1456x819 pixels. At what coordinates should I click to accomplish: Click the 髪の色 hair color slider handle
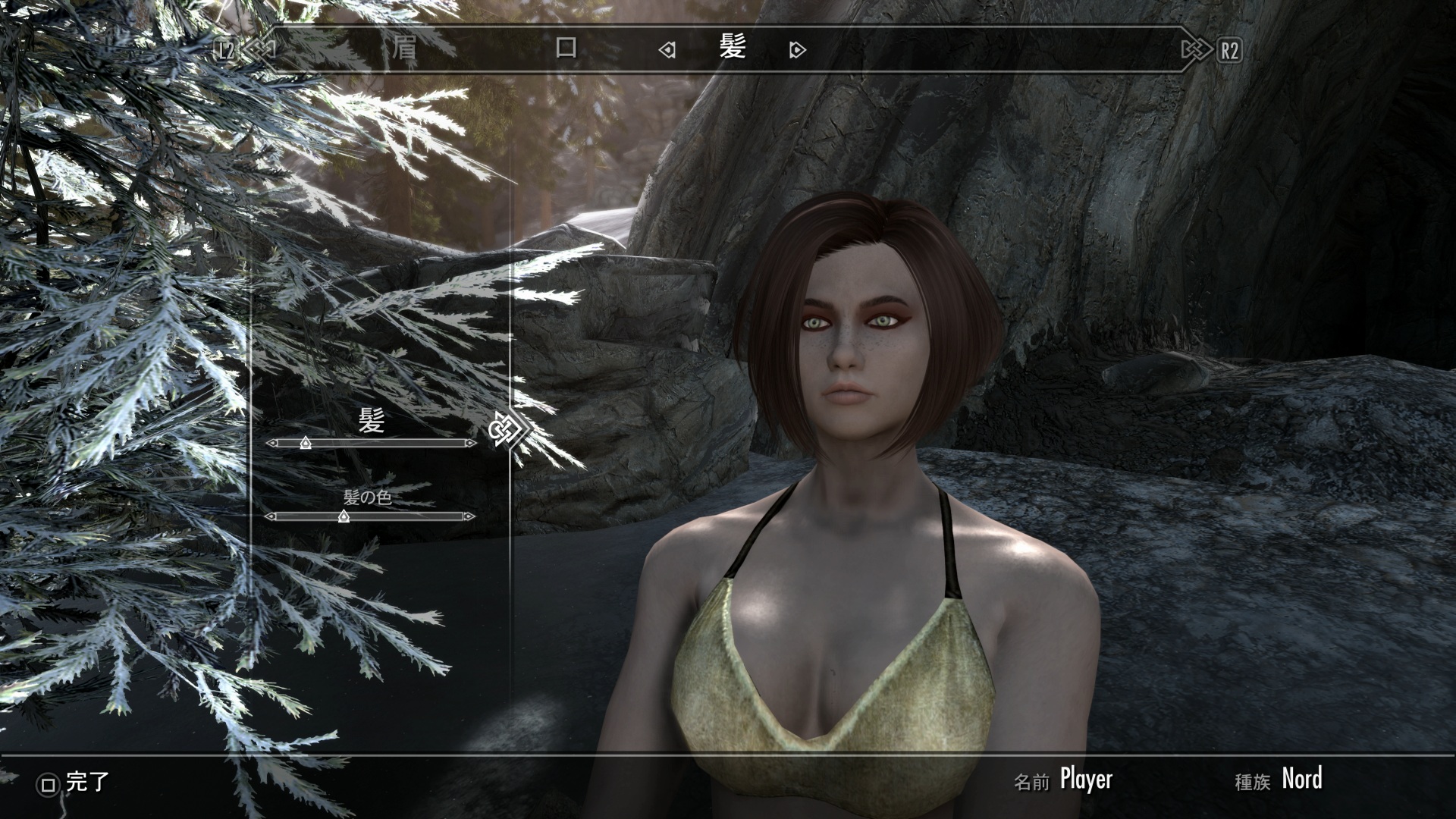click(344, 516)
